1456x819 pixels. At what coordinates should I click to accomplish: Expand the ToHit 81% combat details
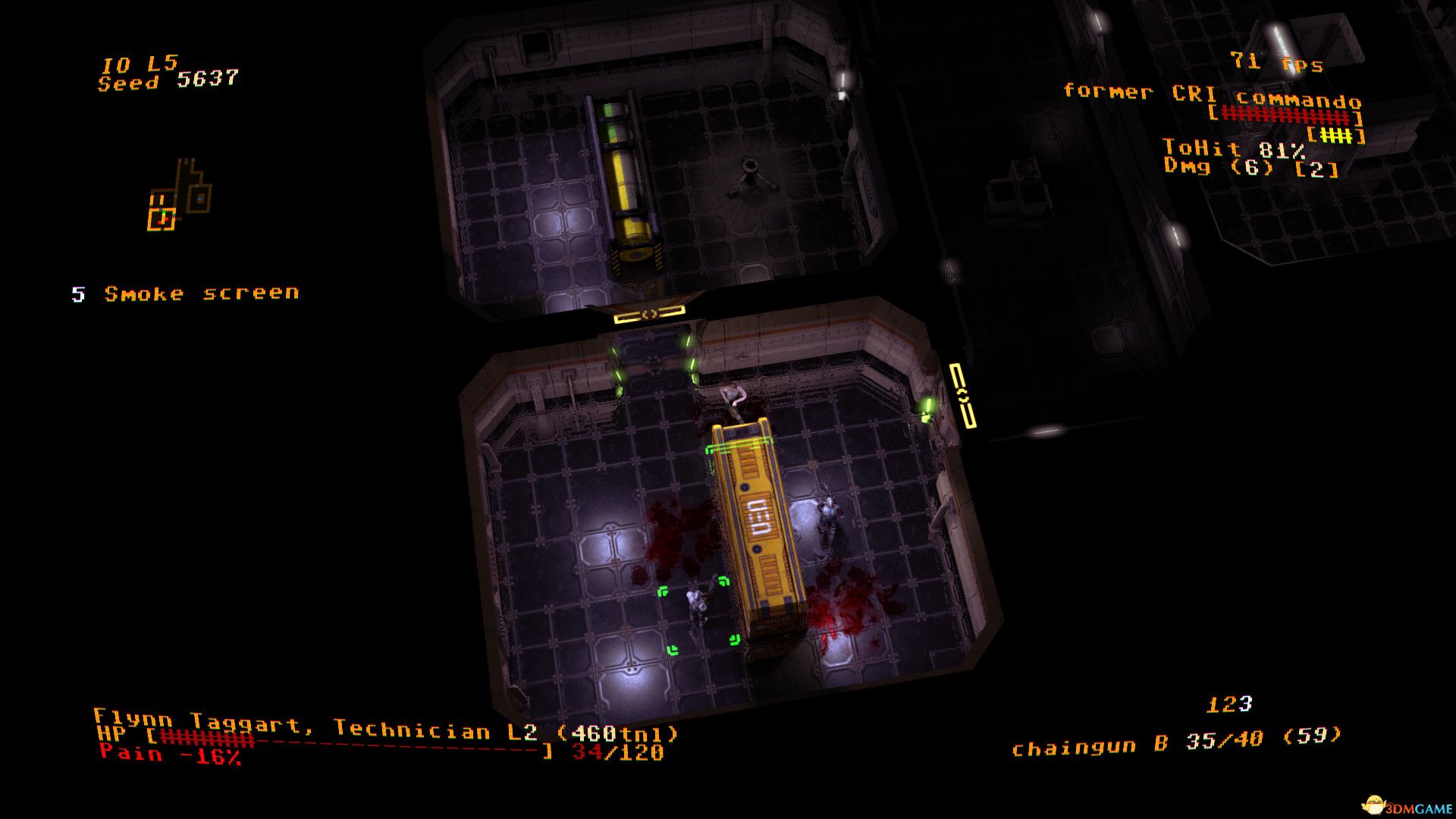tap(1233, 149)
